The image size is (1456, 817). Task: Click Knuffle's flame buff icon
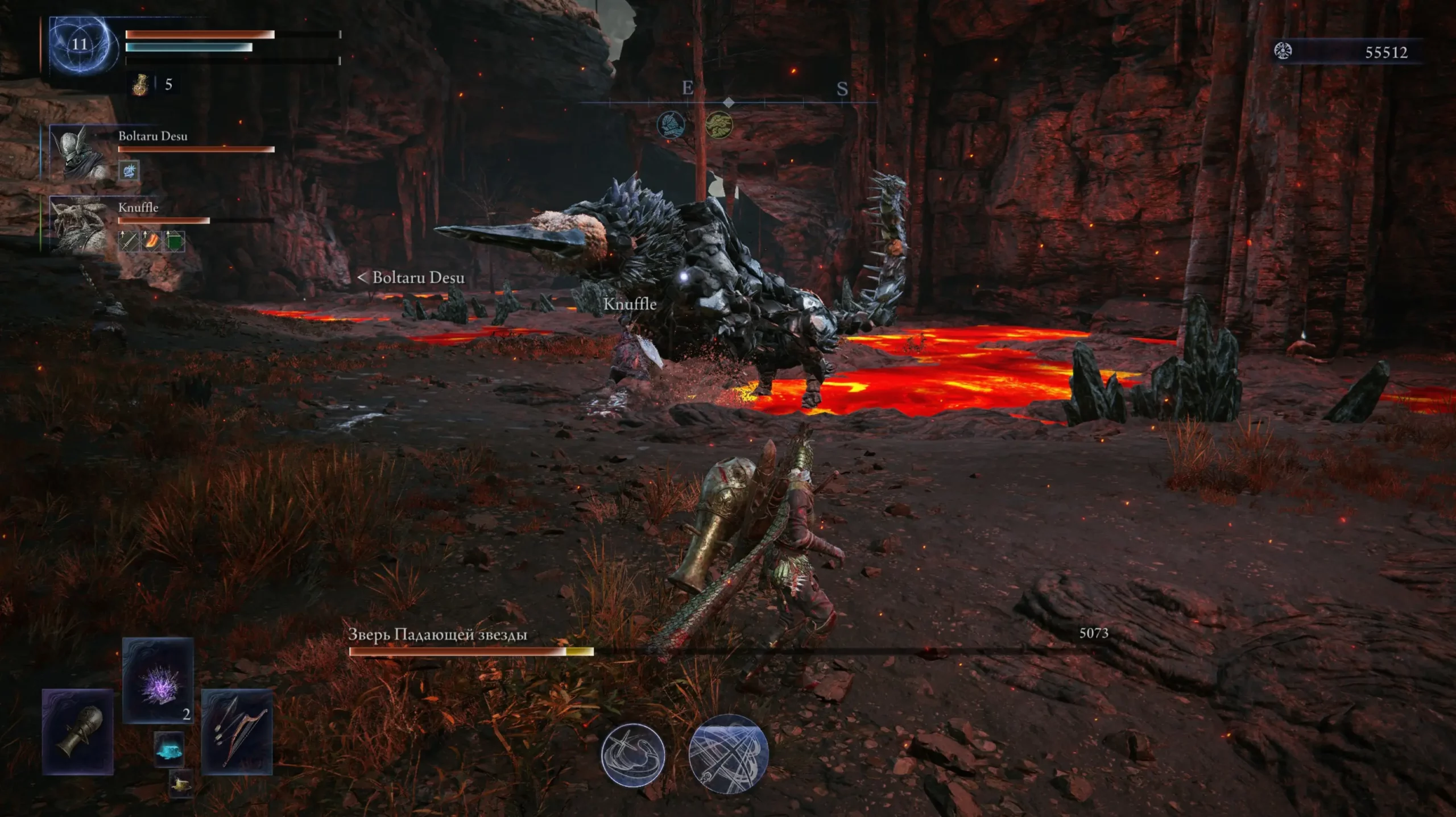[x=151, y=240]
